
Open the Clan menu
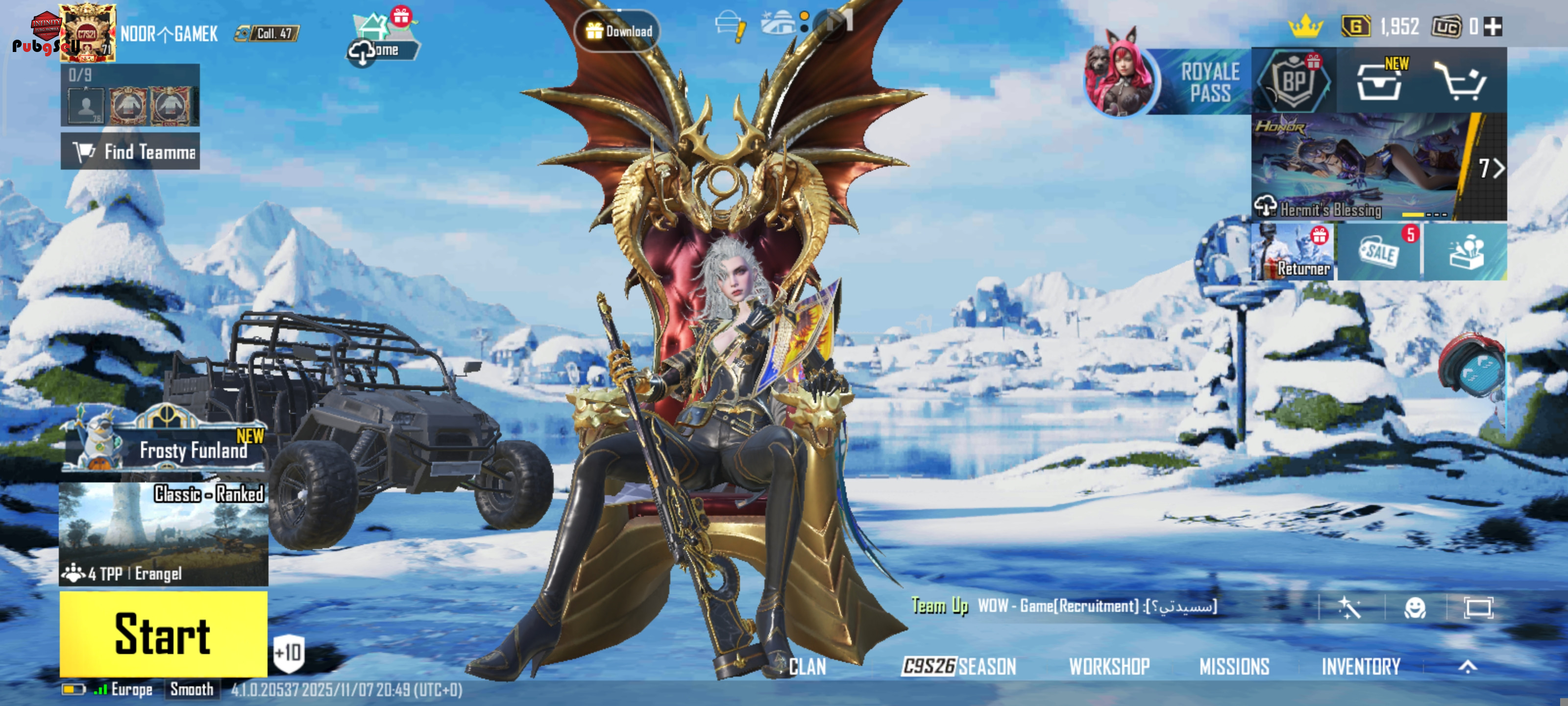tap(807, 666)
